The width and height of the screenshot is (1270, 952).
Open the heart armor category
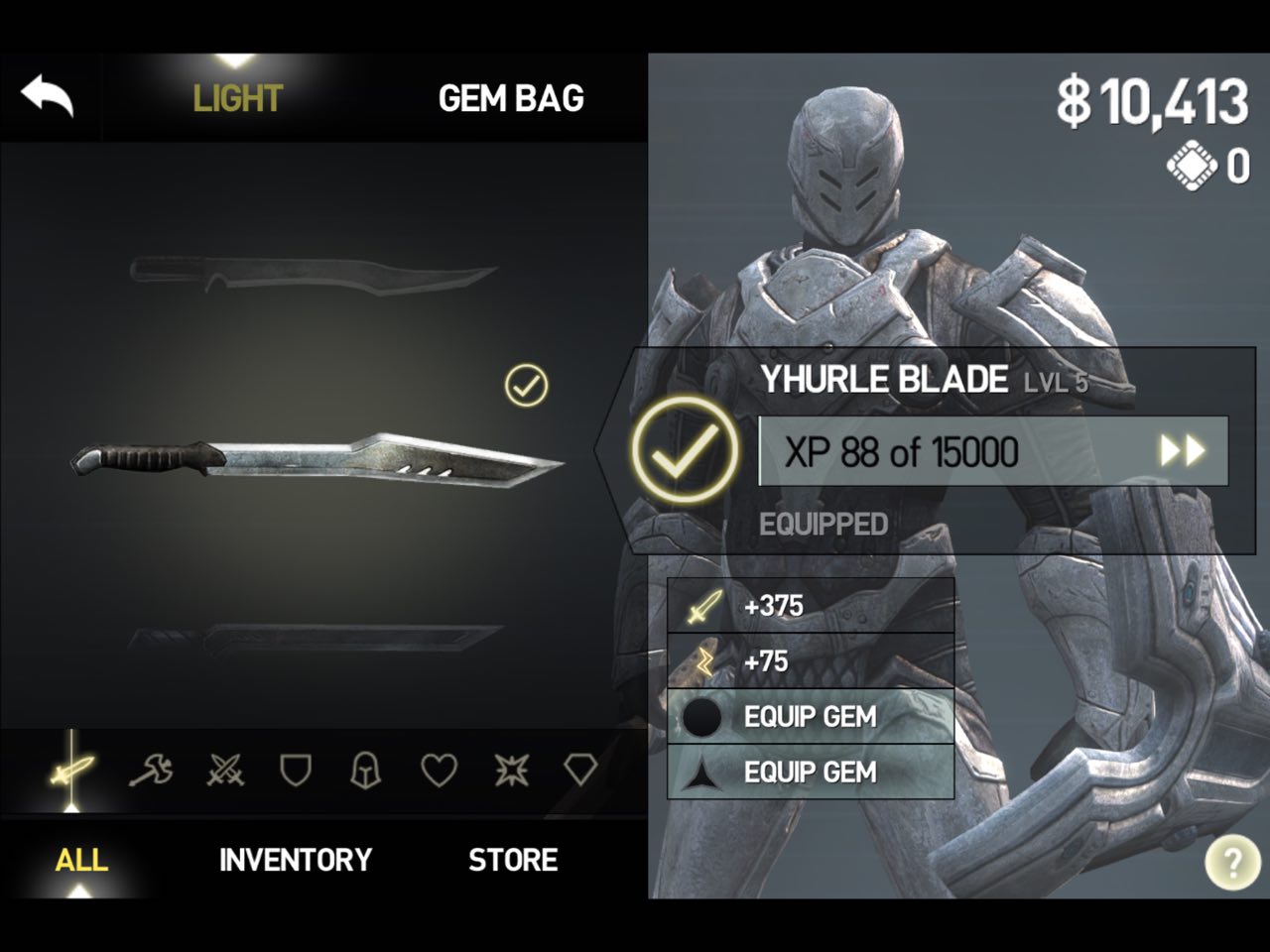439,770
